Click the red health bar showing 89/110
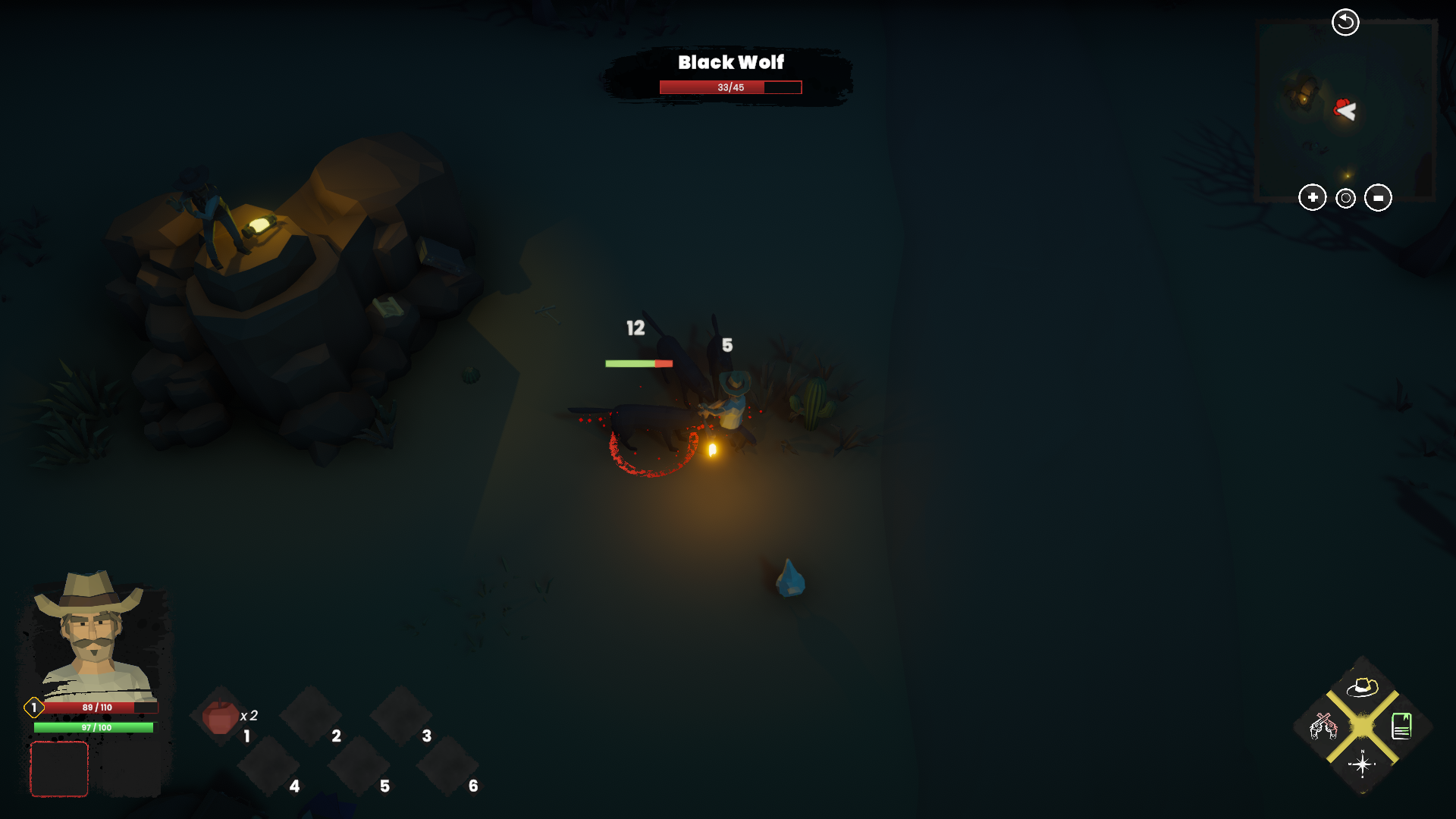The width and height of the screenshot is (1456, 819). [x=97, y=708]
